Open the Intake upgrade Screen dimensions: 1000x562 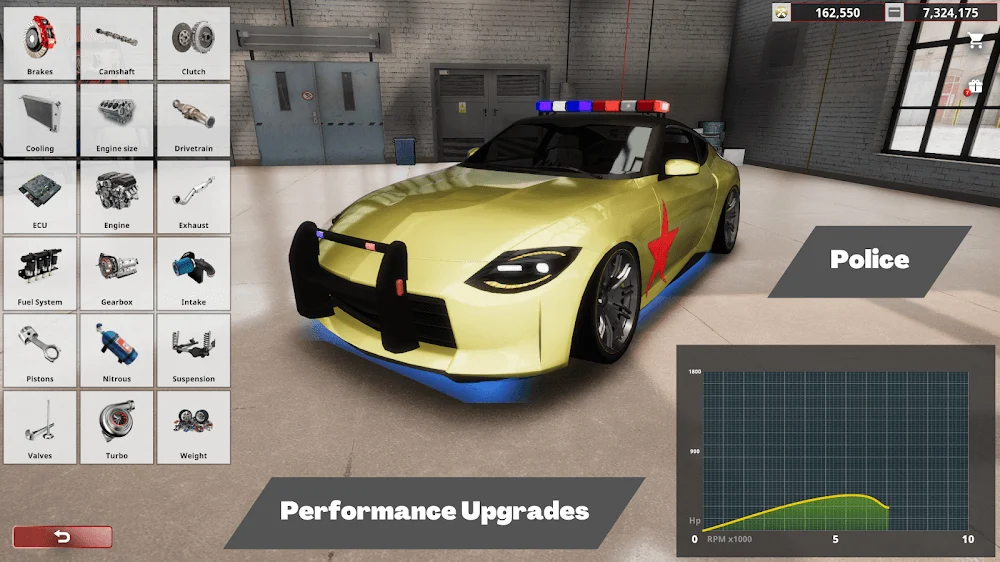pos(193,274)
